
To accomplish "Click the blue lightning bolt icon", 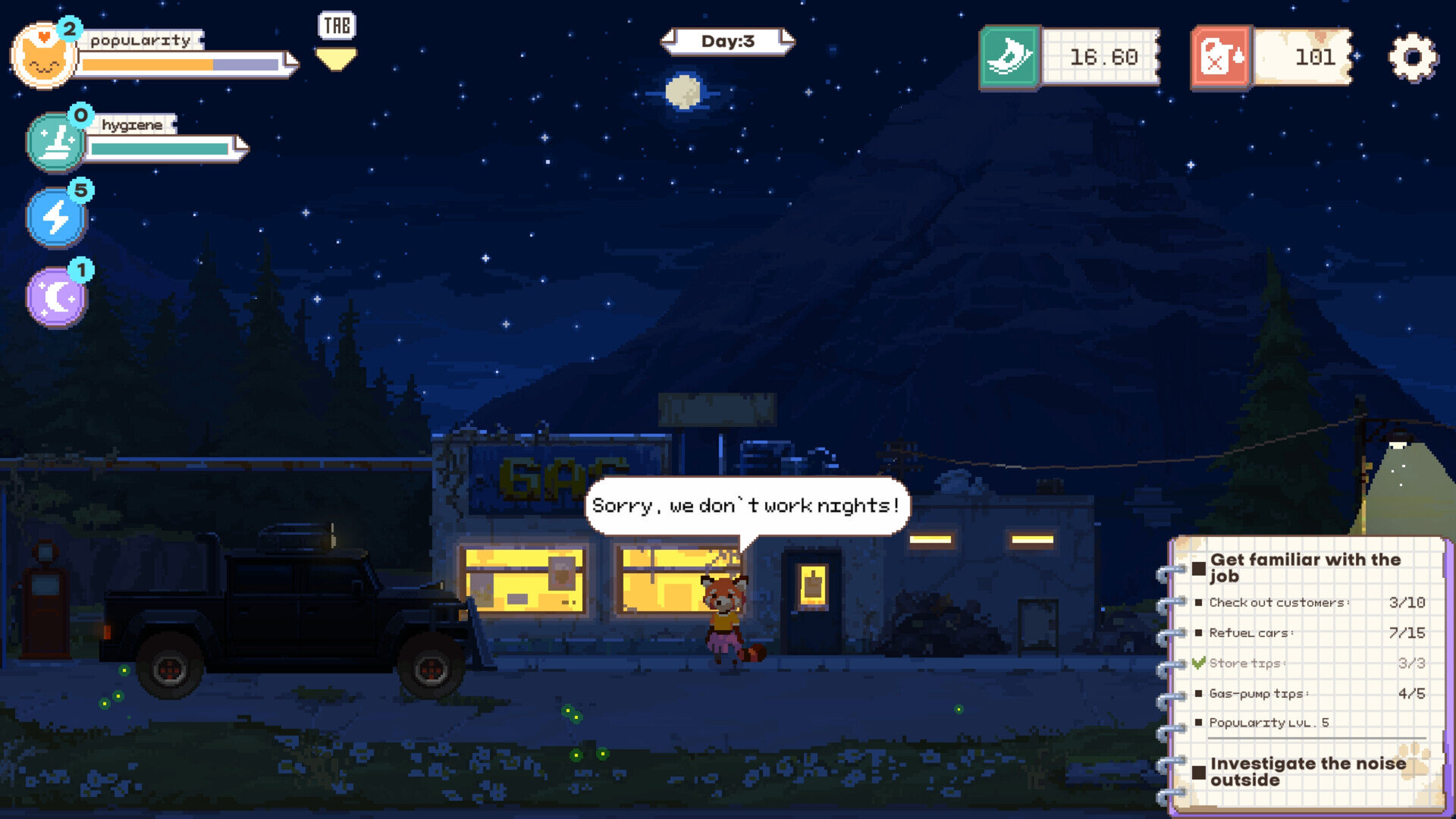I will click(x=57, y=218).
